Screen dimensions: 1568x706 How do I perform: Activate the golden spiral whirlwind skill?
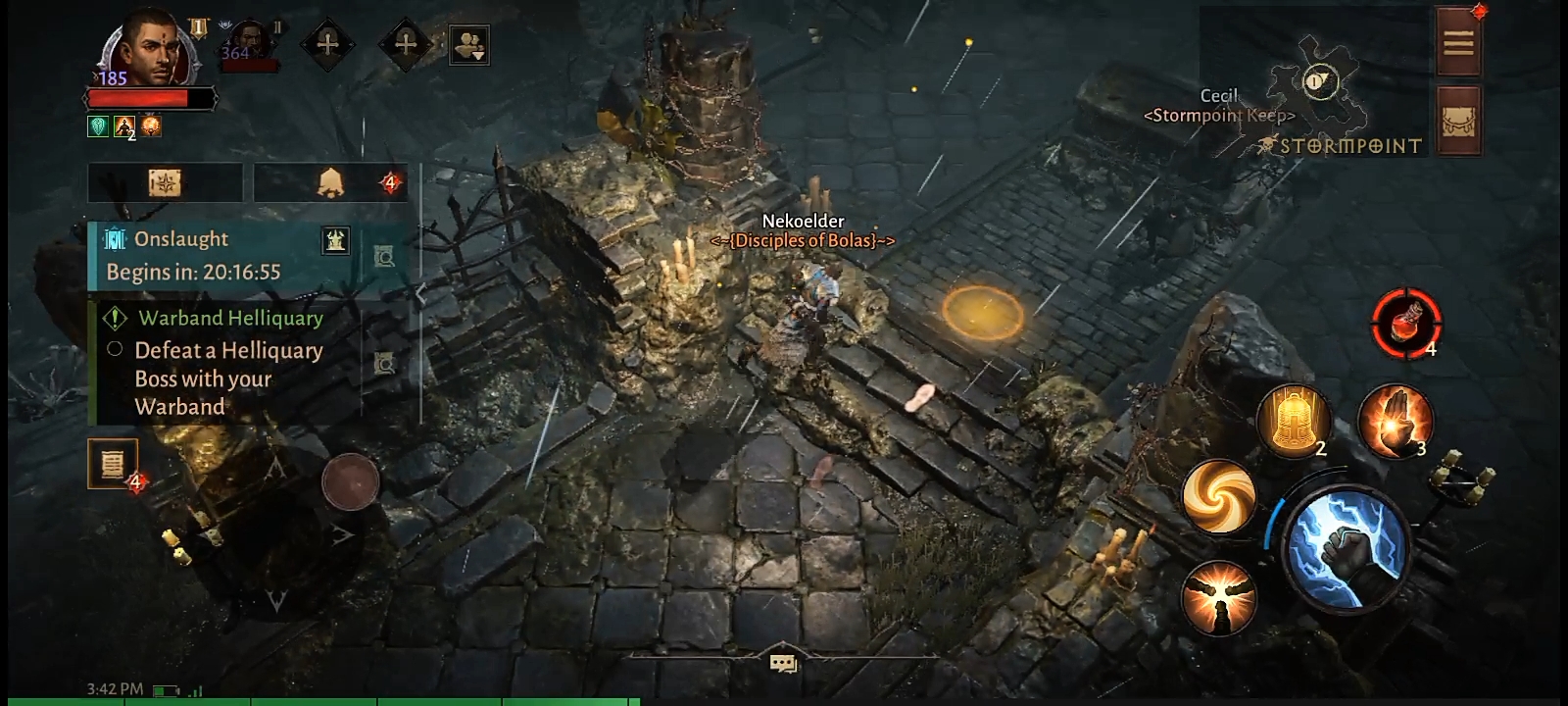[x=1219, y=496]
